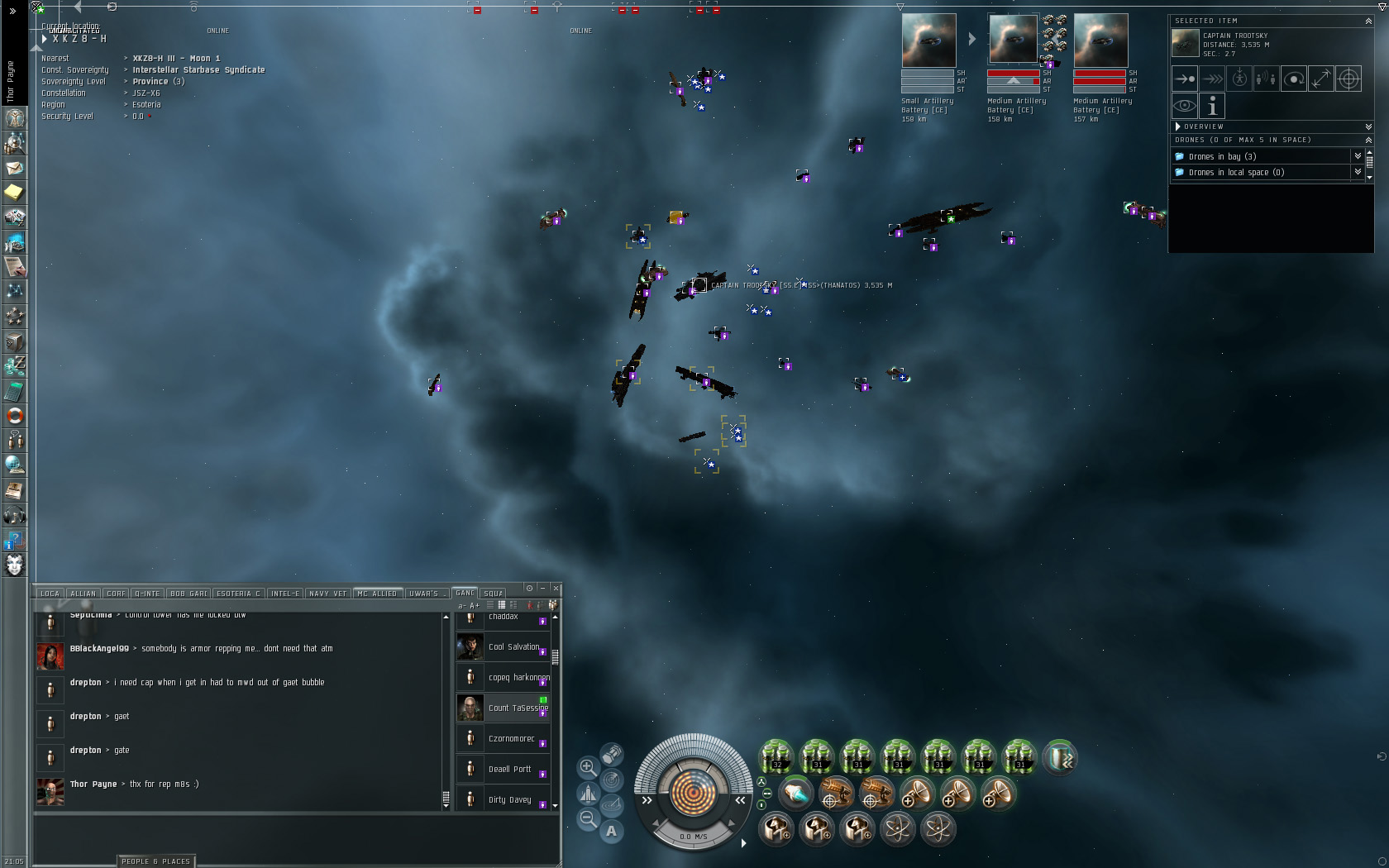
Task: Show info for selected item
Action: coord(1212,106)
